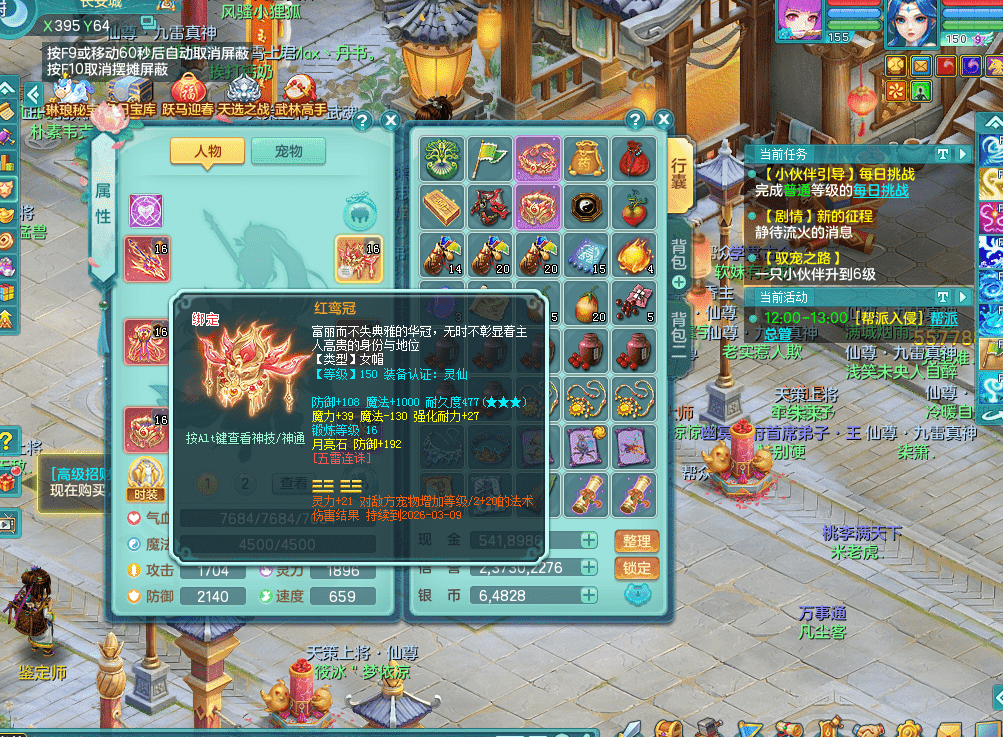The width and height of the screenshot is (1003, 737).
Task: Open the 天选之战 event icon
Action: point(245,97)
